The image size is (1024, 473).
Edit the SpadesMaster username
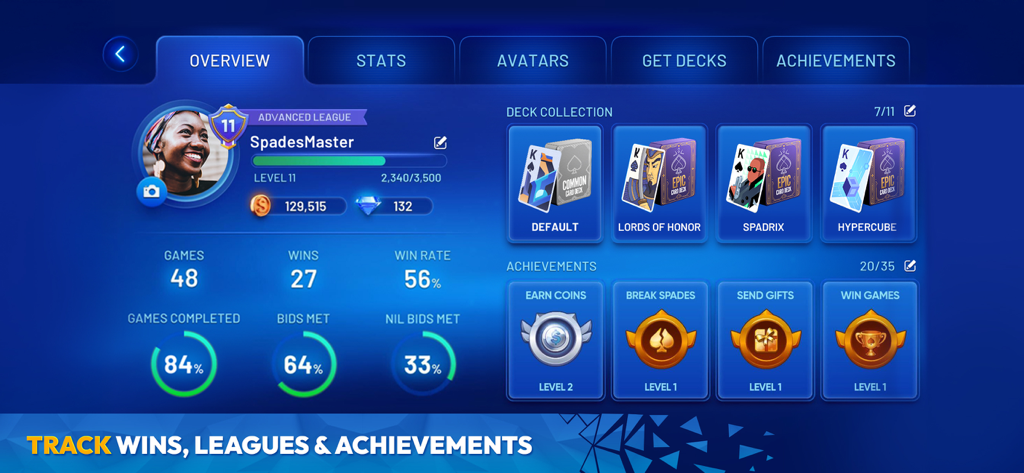click(440, 143)
